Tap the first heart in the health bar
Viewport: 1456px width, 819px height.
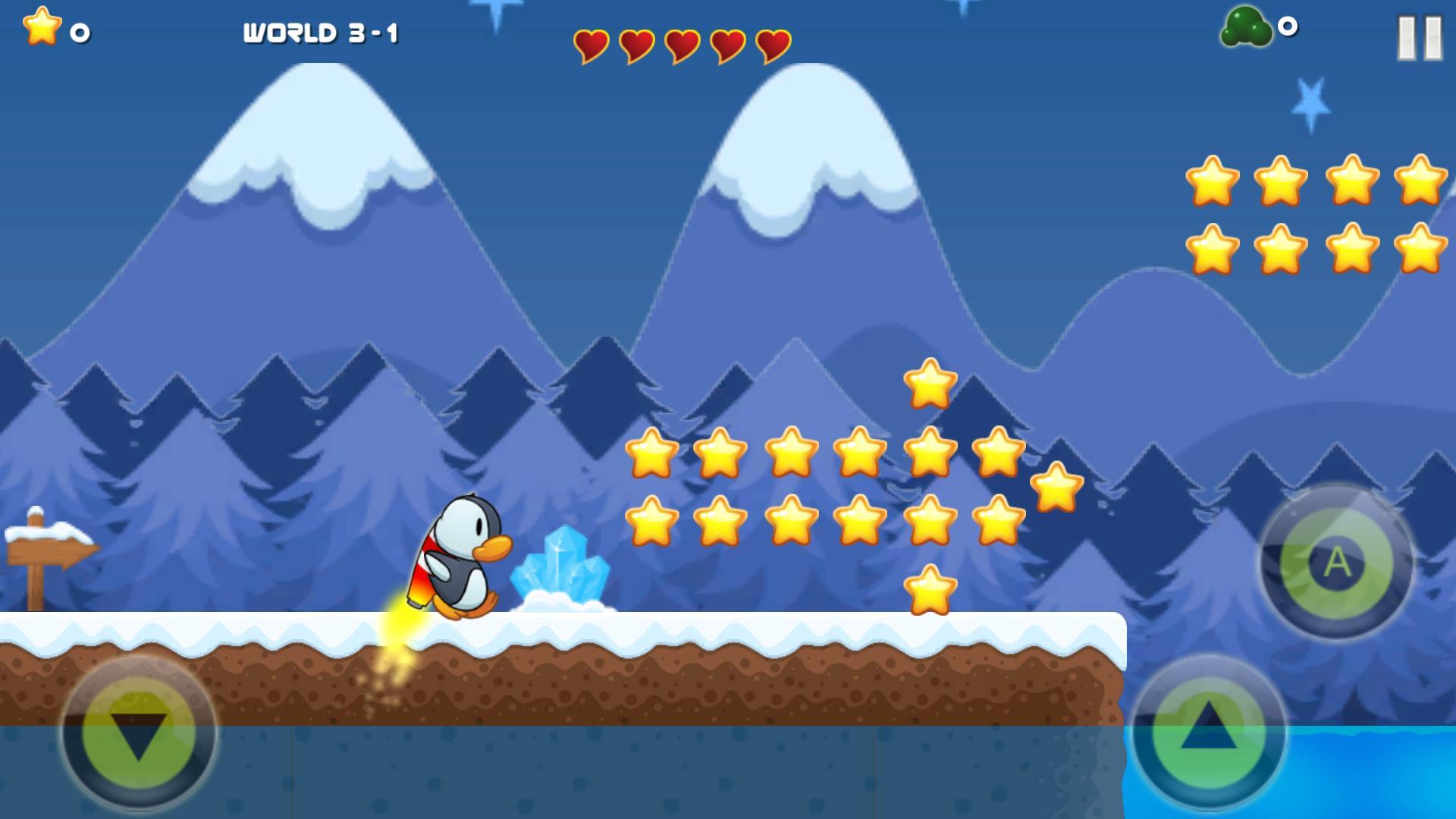coord(592,45)
